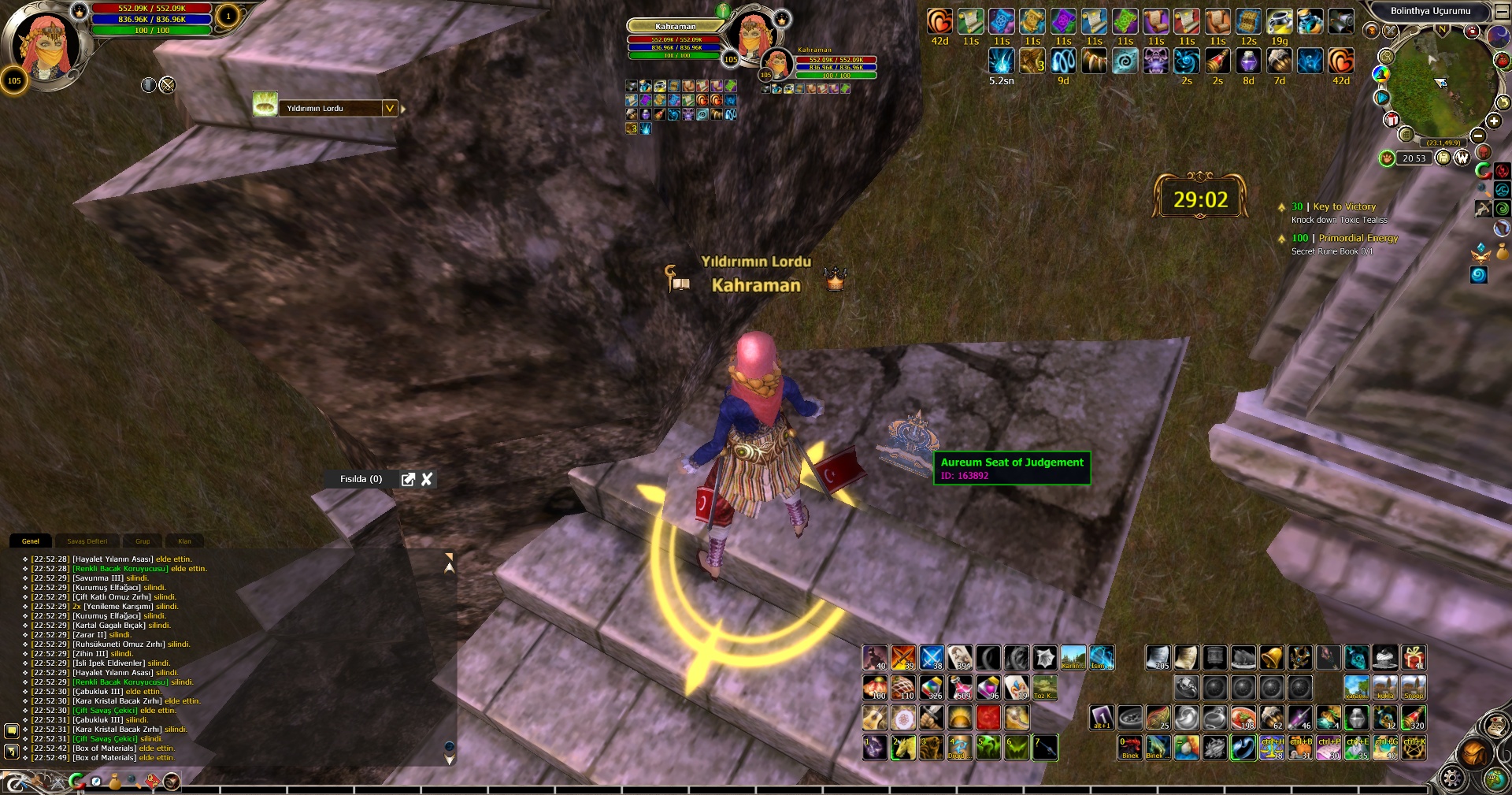Open the gift box icon beside minimap
This screenshot has height=795, width=1512.
pyautogui.click(x=1392, y=120)
